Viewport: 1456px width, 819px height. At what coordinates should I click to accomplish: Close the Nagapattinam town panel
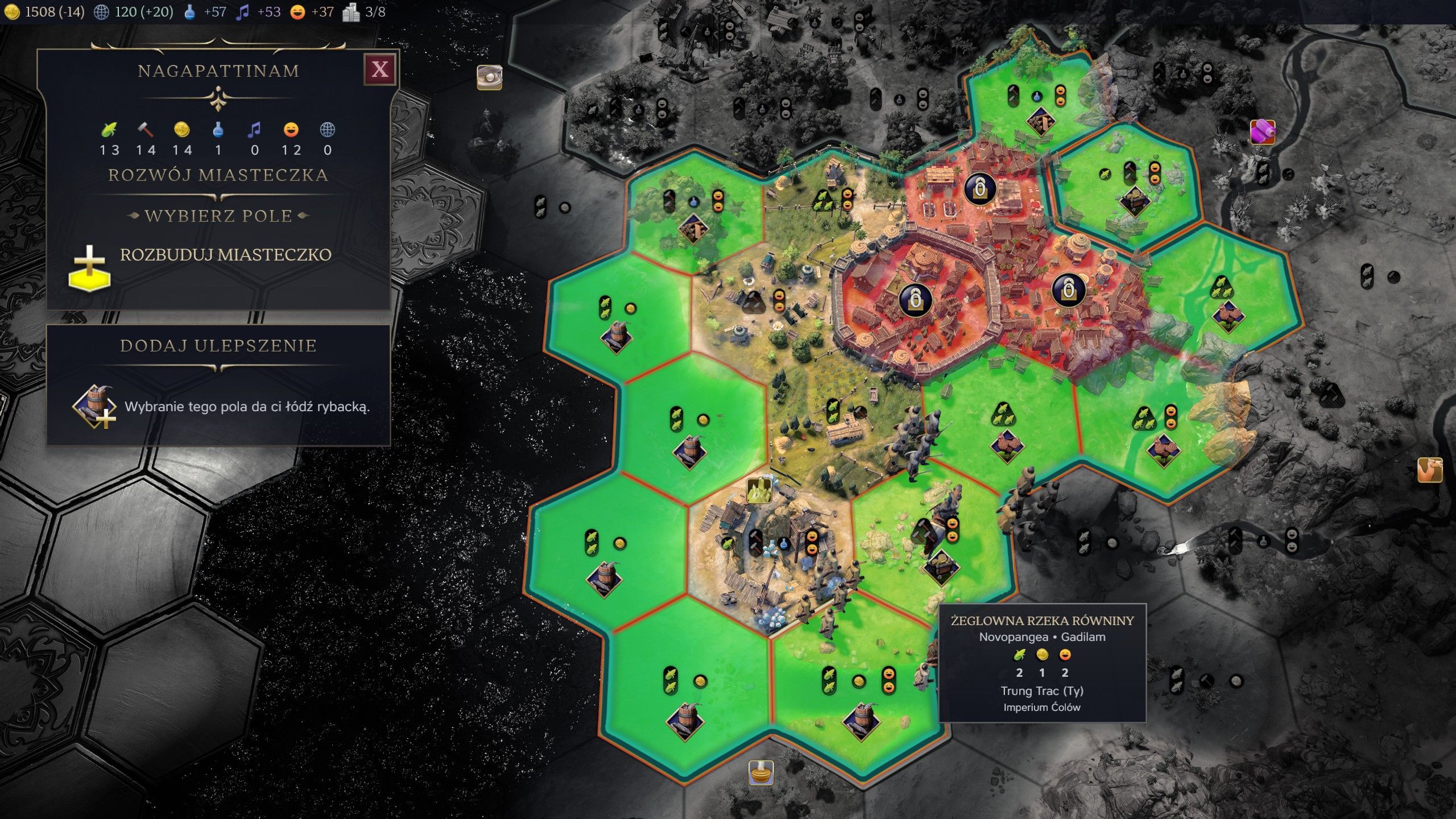[x=379, y=69]
